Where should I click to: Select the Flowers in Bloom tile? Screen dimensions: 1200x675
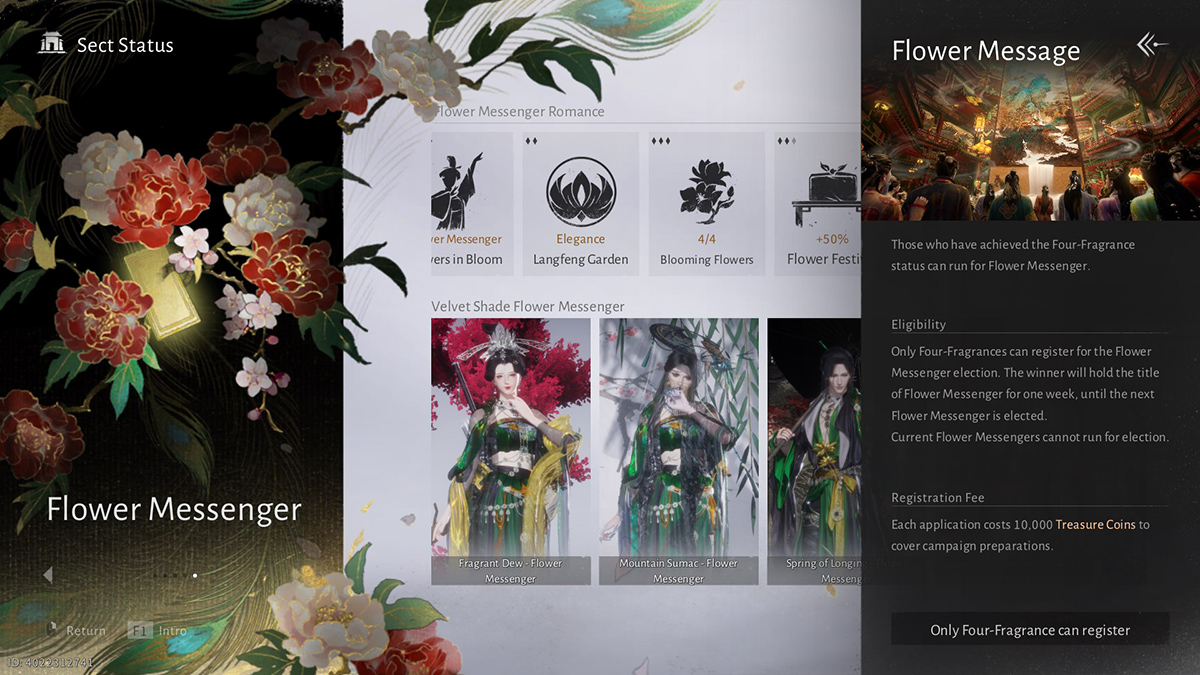471,204
